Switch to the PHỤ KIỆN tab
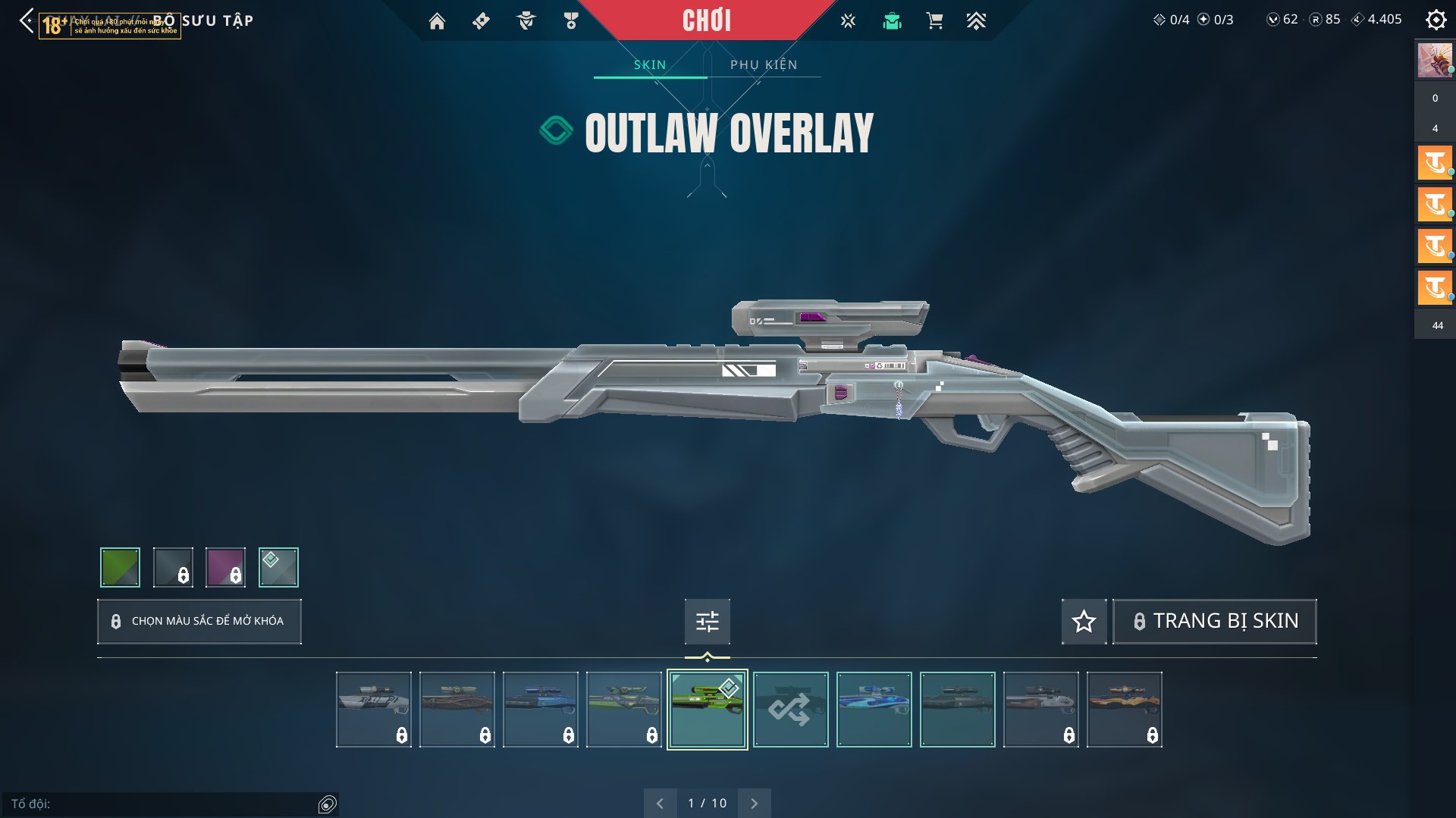Image resolution: width=1456 pixels, height=818 pixels. point(764,64)
